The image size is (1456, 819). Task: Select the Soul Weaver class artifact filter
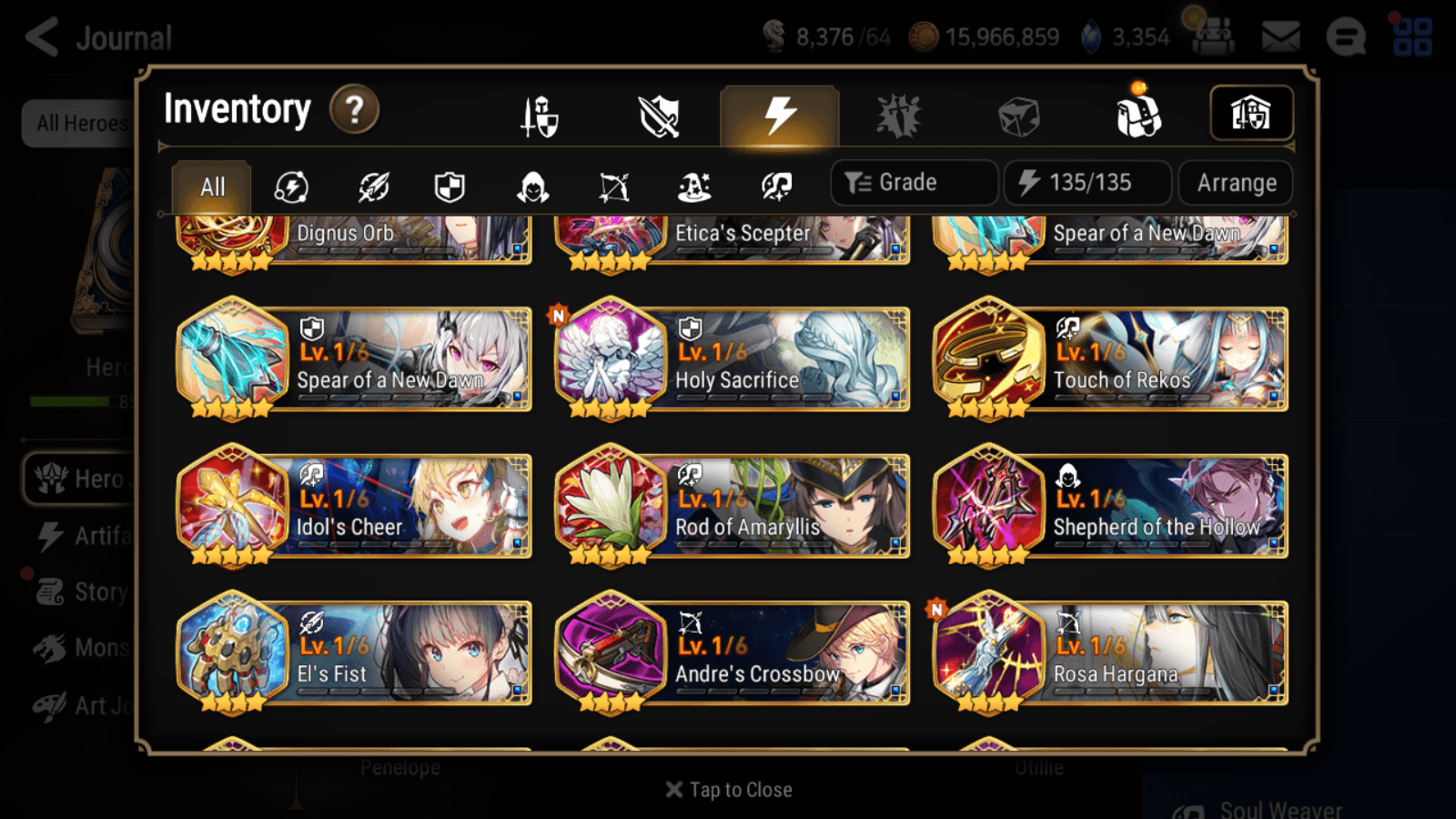778,187
